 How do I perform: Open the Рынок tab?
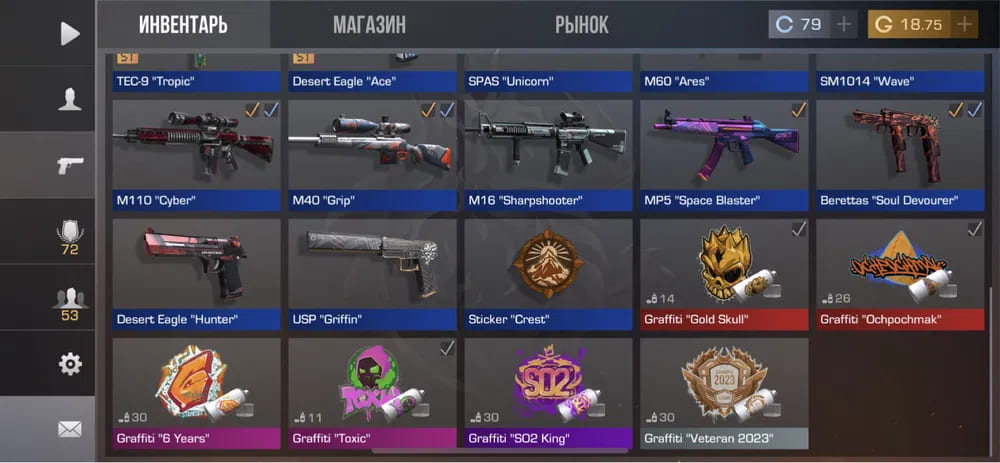pos(581,24)
